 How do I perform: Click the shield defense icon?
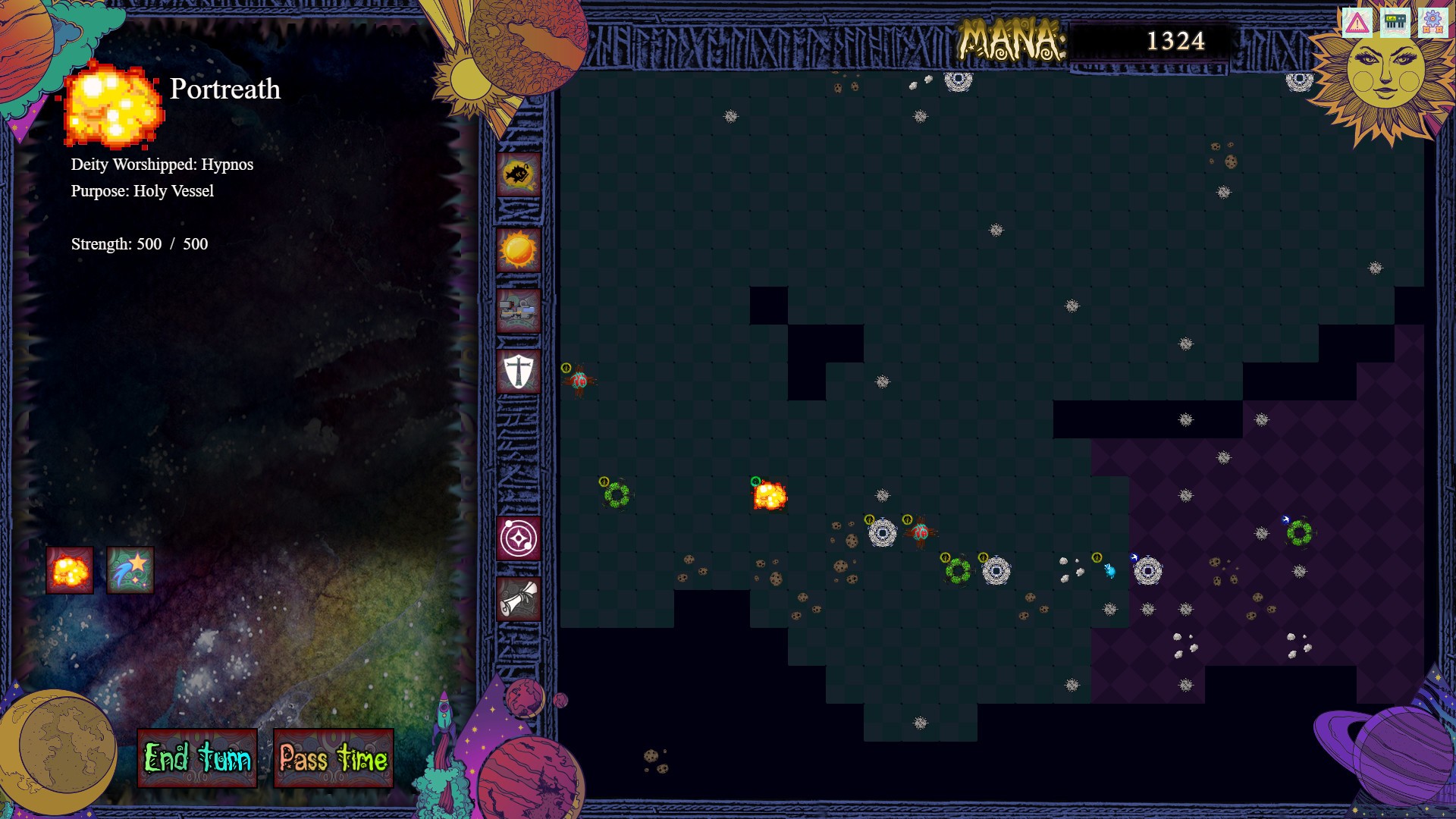click(518, 373)
